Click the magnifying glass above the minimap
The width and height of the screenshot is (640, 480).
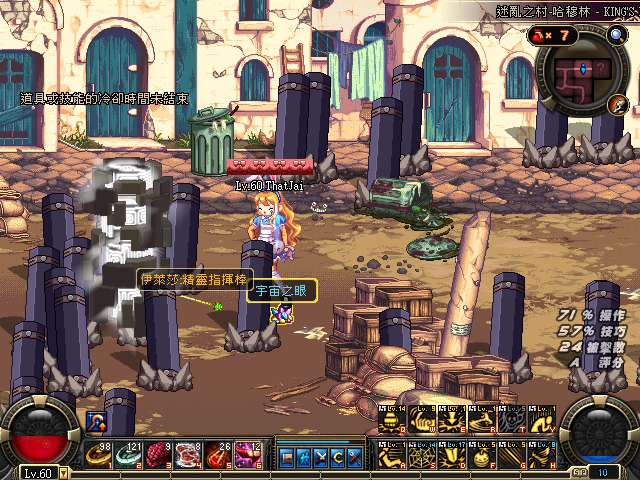[x=616, y=35]
